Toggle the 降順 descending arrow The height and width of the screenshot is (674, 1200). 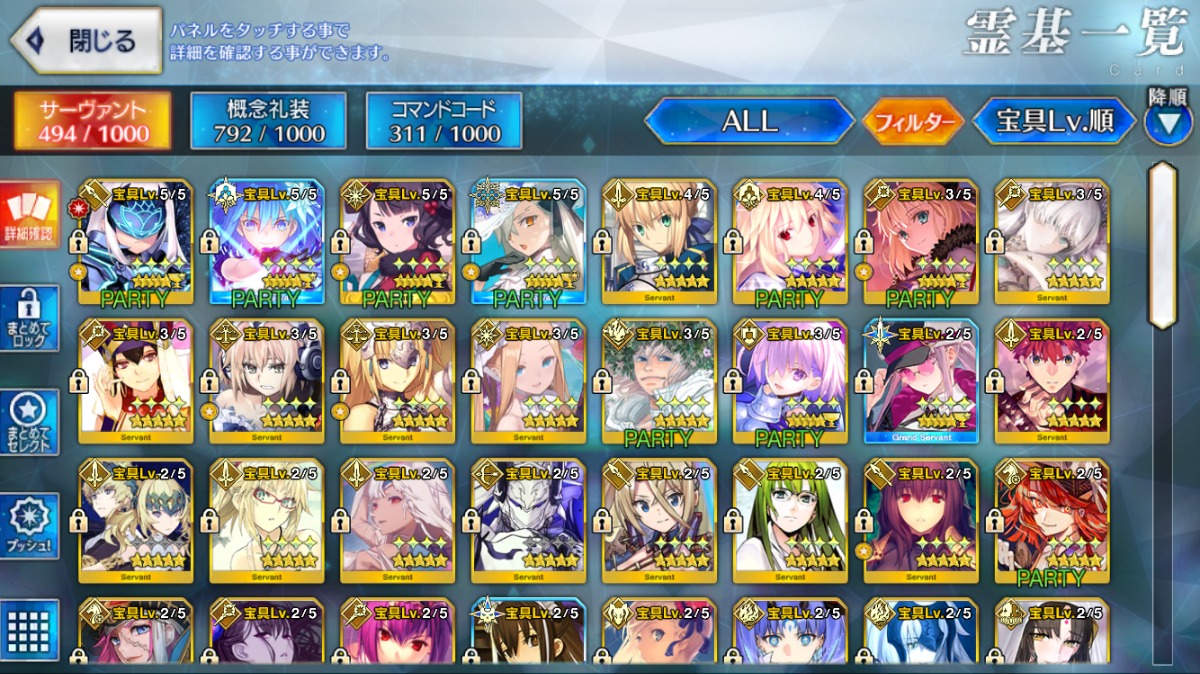pos(1167,122)
